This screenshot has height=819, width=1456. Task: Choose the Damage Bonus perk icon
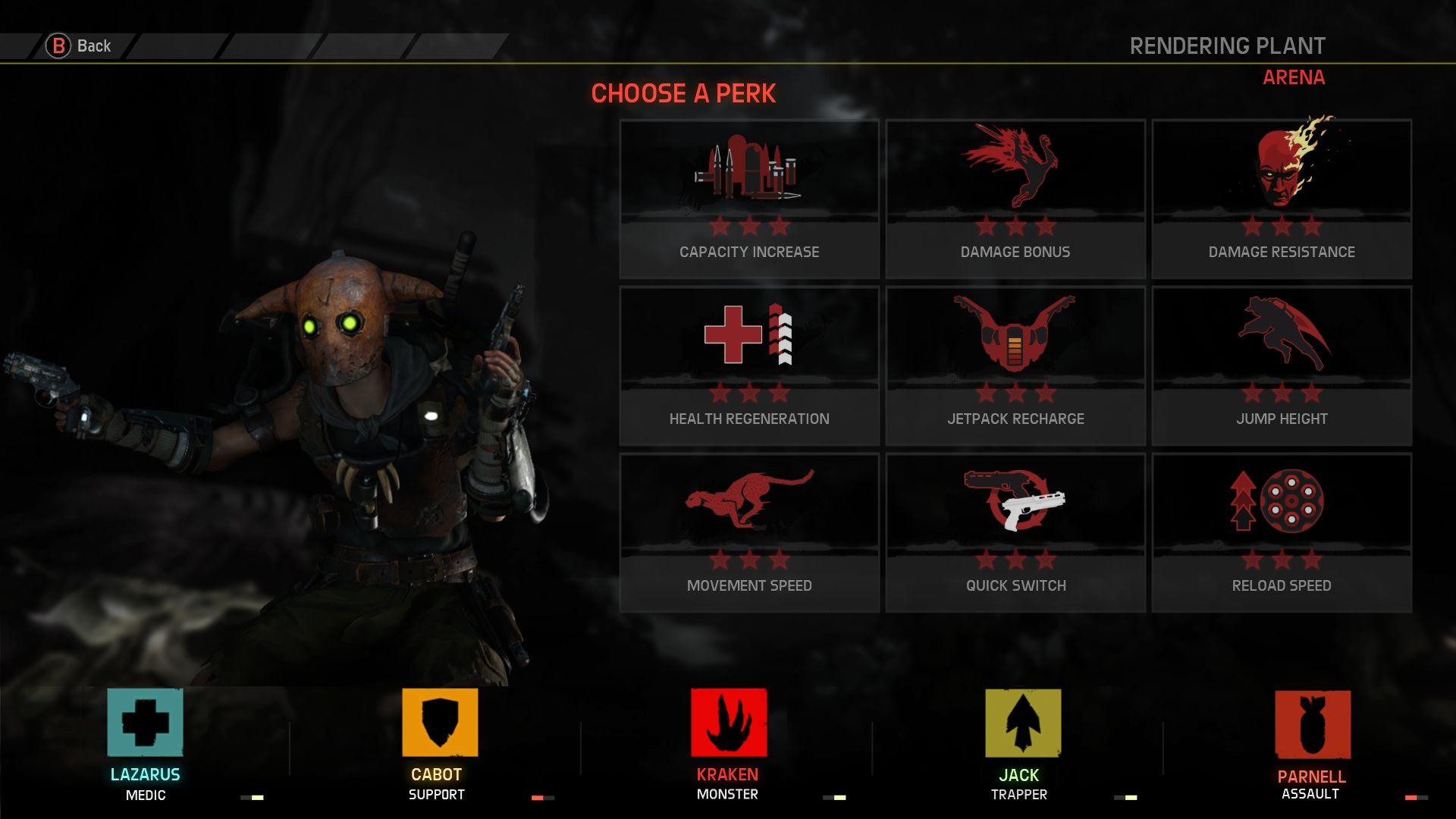[1015, 168]
